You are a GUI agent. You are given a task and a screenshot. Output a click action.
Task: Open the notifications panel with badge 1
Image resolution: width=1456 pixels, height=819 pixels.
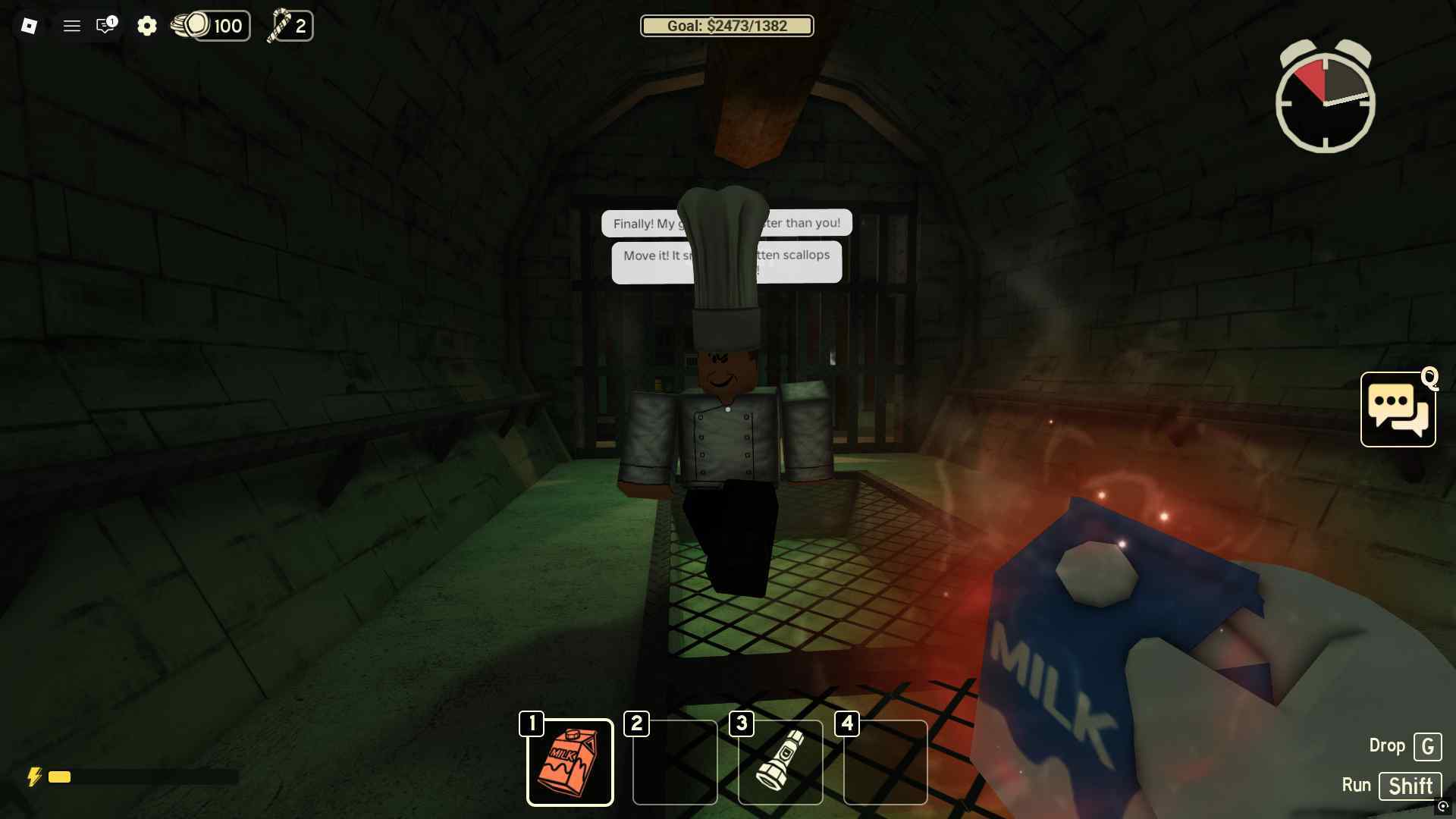click(x=105, y=26)
